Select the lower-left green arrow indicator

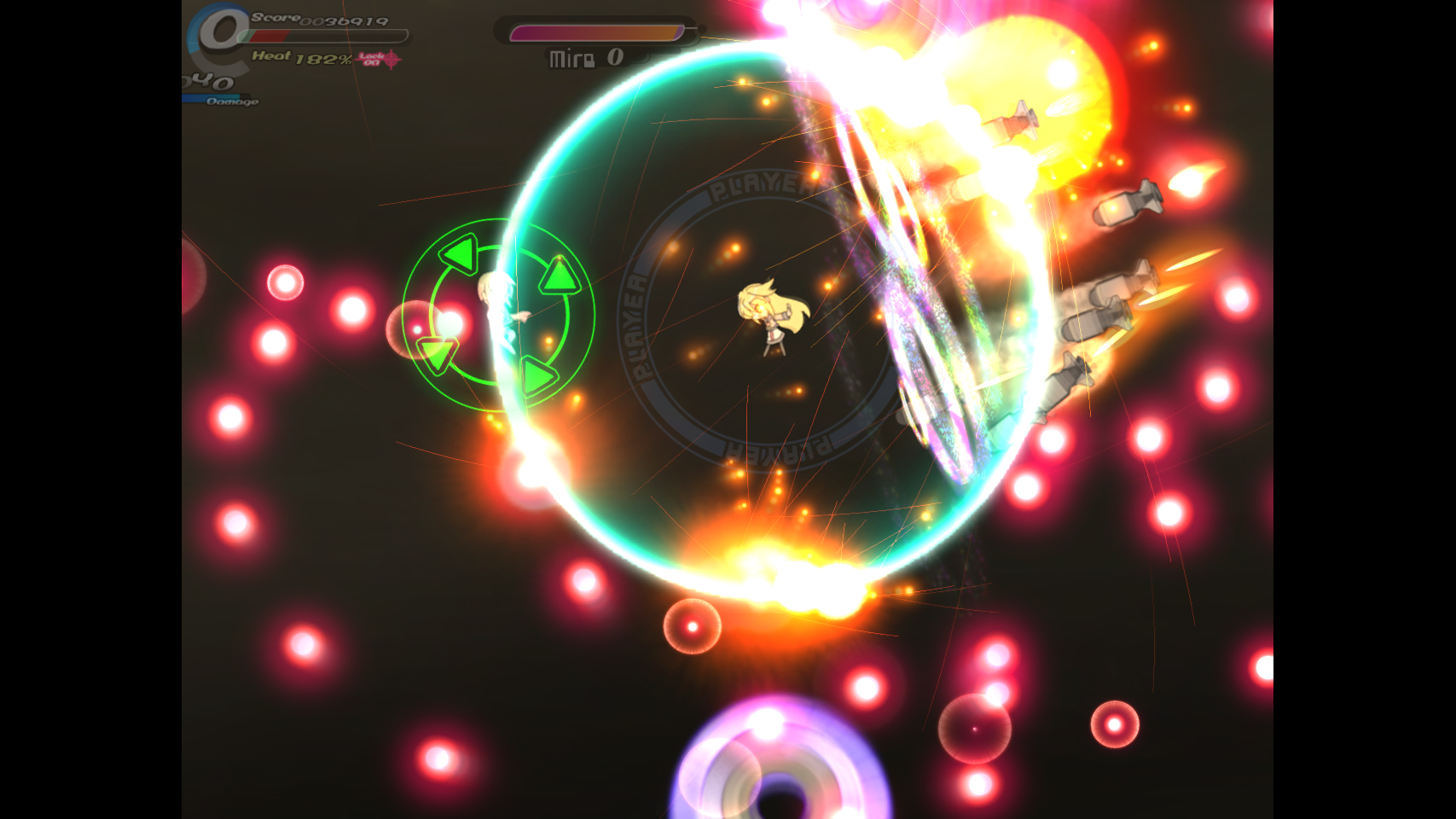(438, 352)
